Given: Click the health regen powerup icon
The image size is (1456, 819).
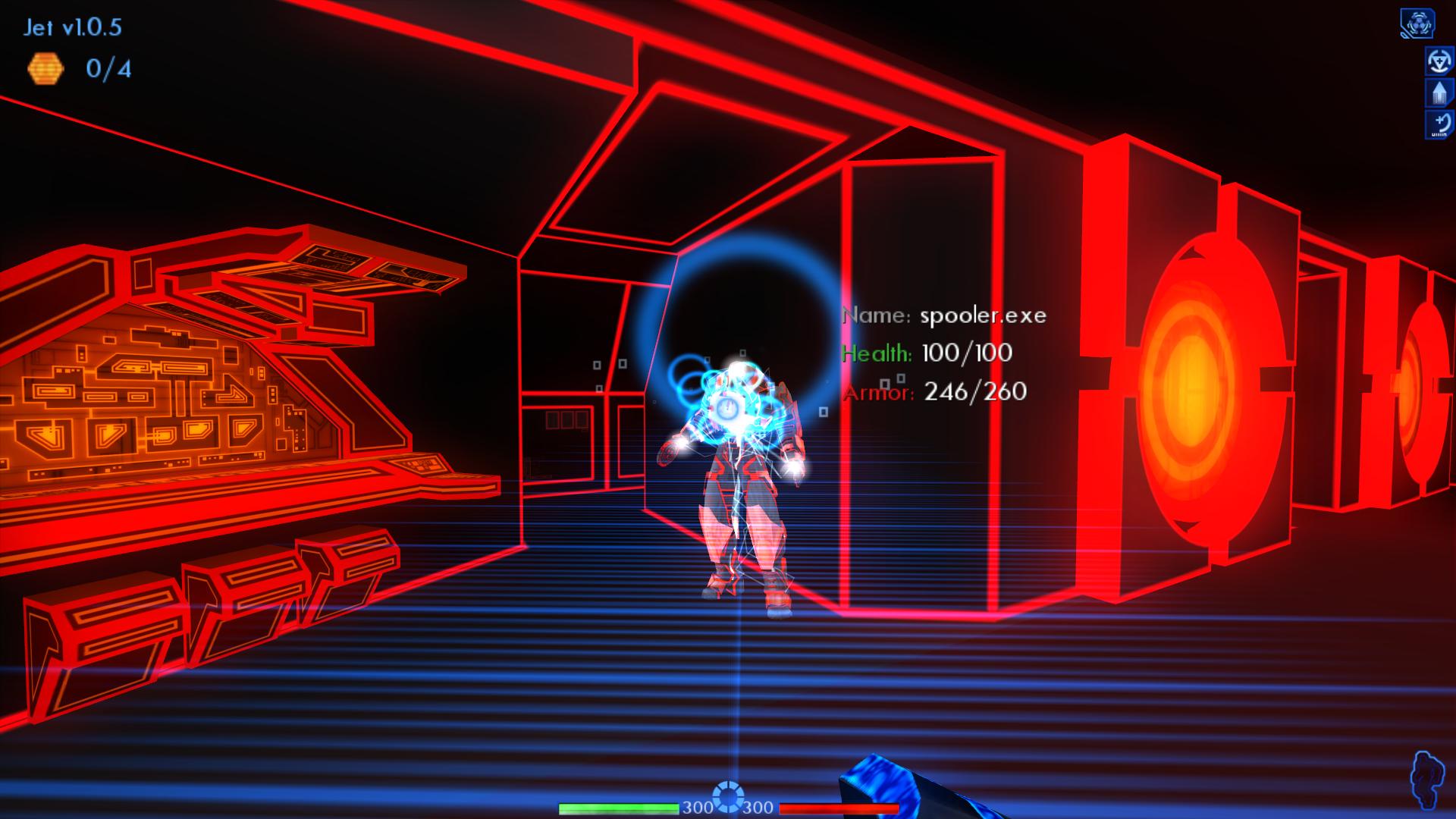Looking at the screenshot, I should 1438,60.
